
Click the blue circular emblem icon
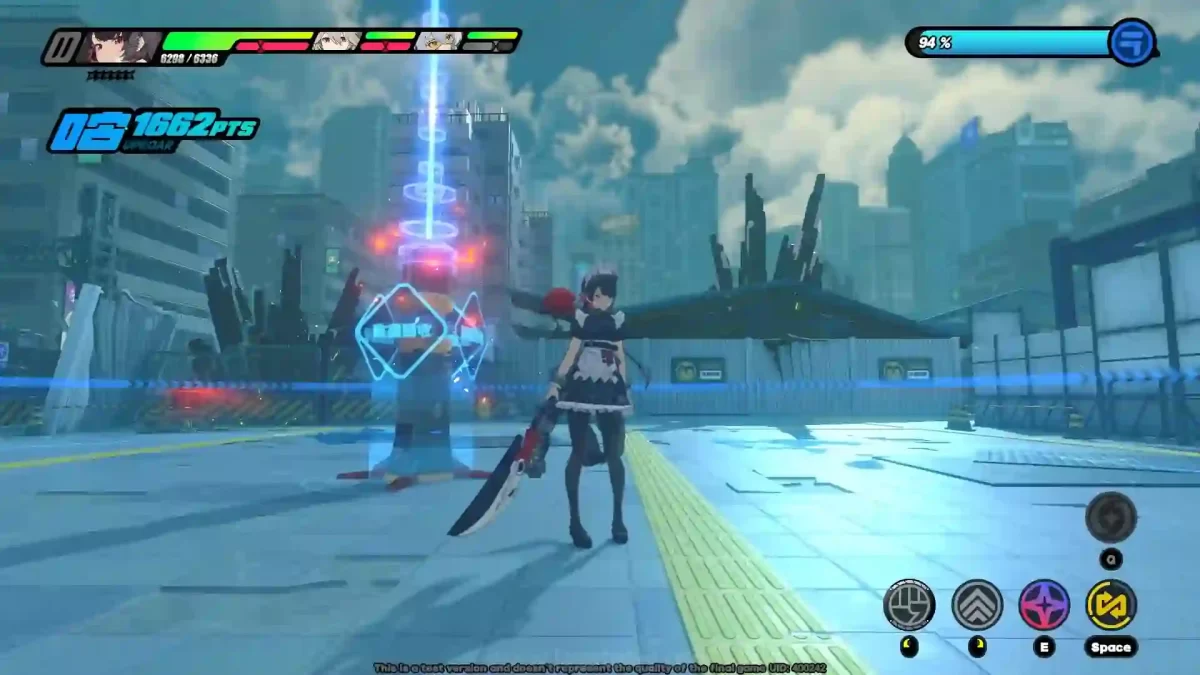(x=1132, y=43)
